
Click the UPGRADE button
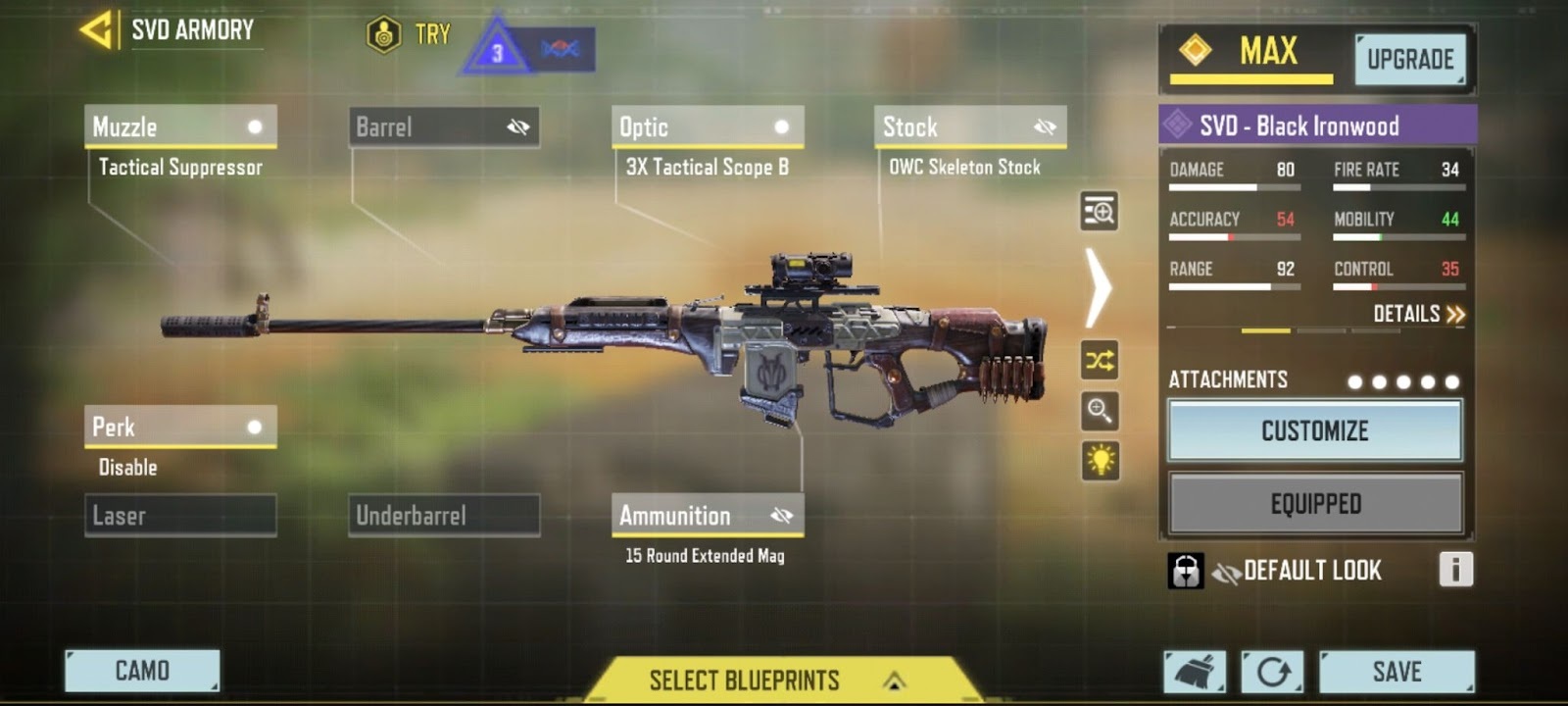(x=1410, y=60)
